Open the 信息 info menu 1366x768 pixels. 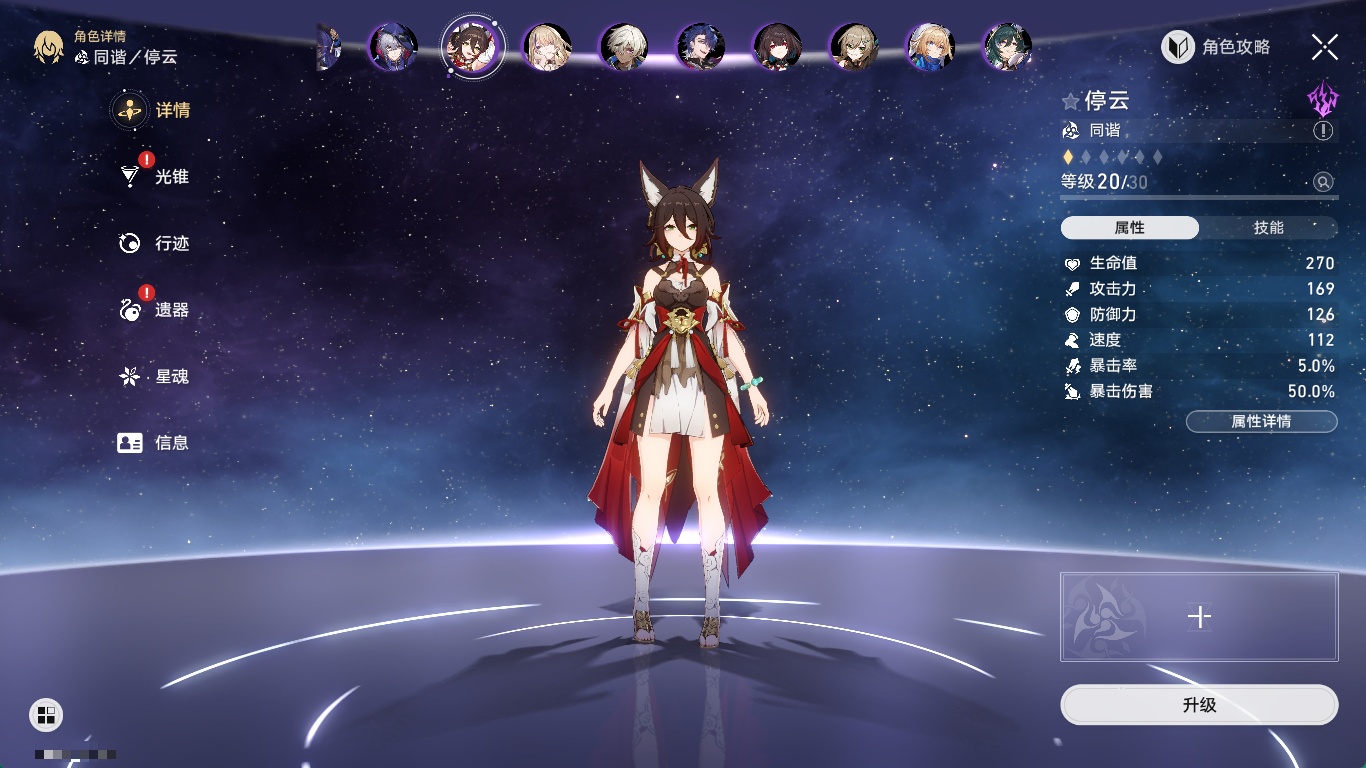[x=152, y=443]
